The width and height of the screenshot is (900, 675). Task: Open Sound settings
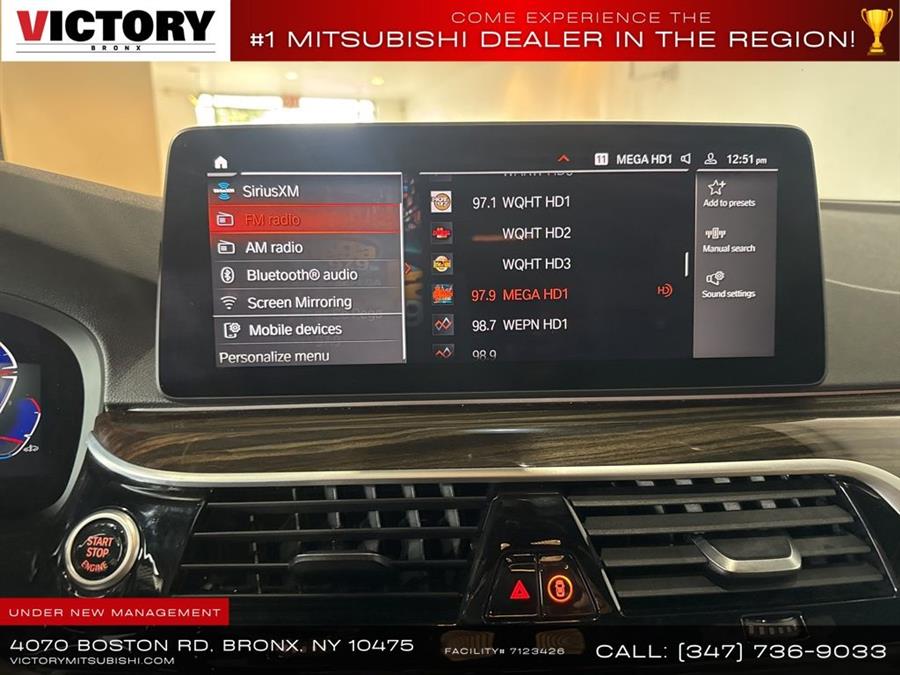tap(728, 284)
